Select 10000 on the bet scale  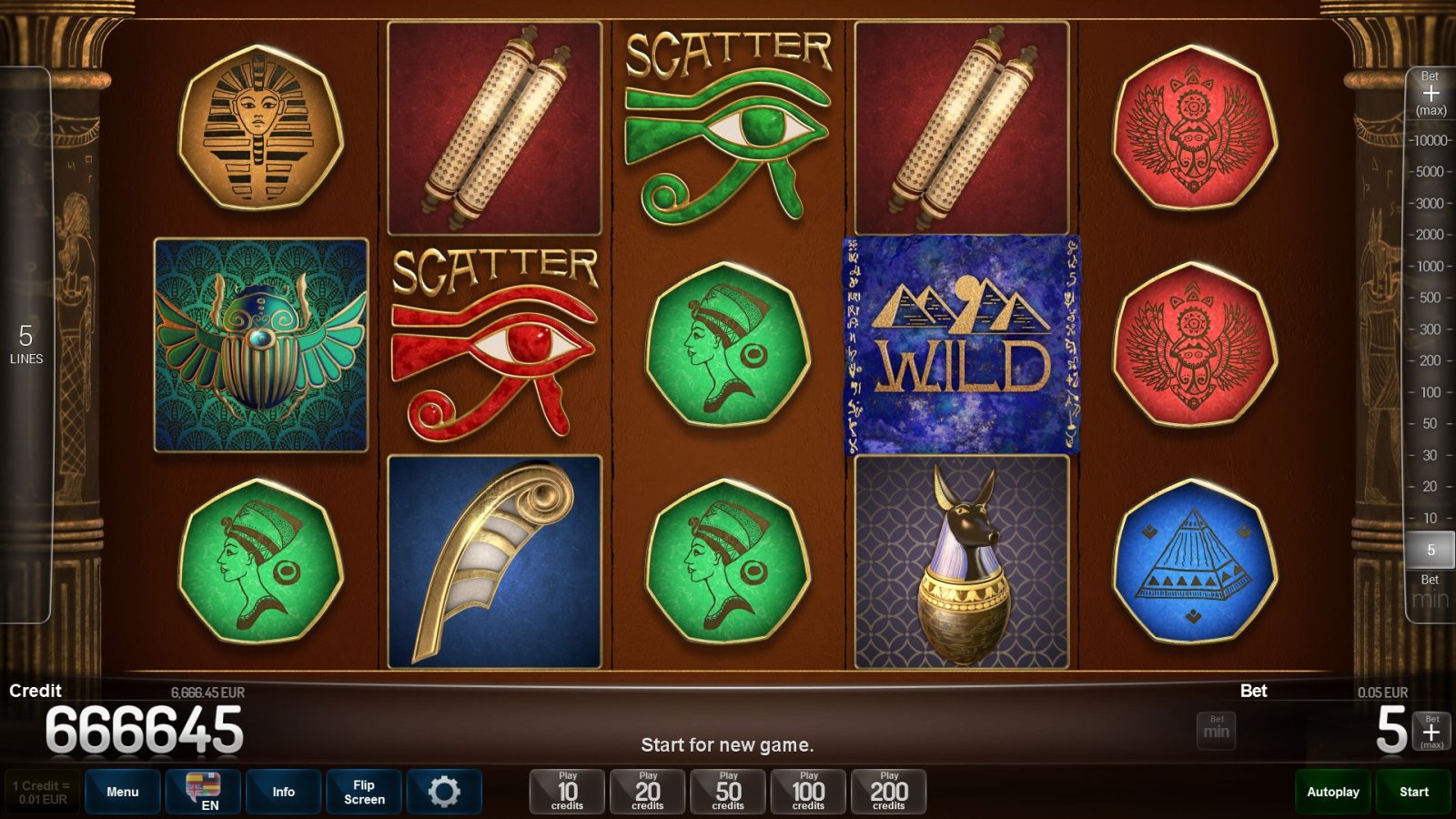point(1431,140)
